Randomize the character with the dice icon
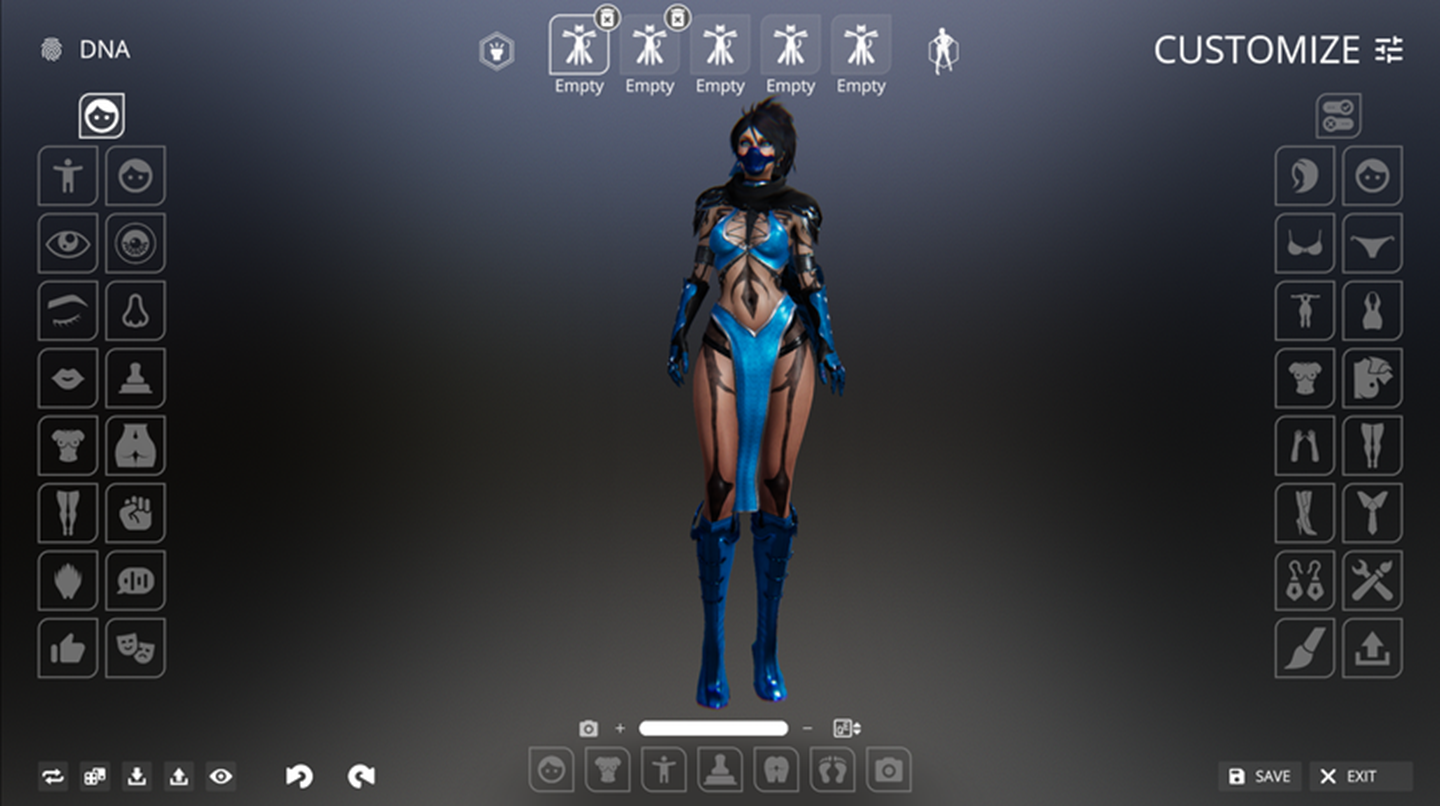This screenshot has width=1440, height=806. pos(96,776)
